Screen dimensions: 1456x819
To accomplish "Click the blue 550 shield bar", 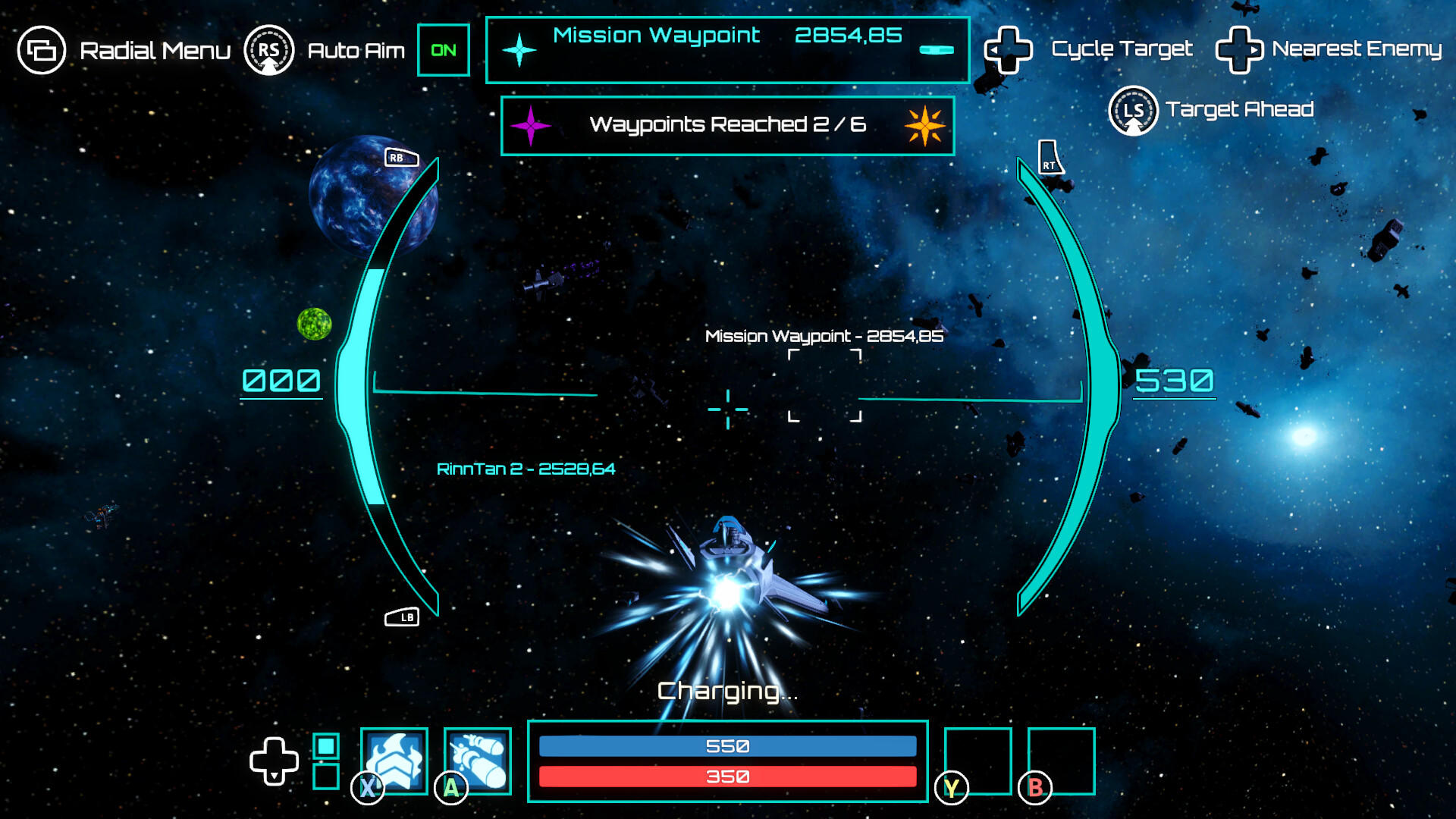I will coord(728,745).
